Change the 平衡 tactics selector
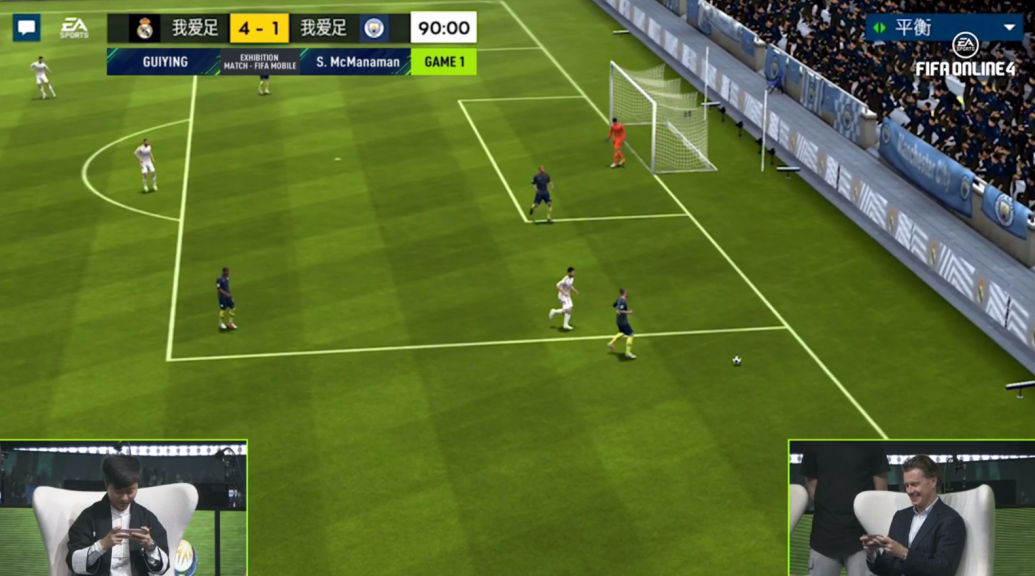Image resolution: width=1035 pixels, height=576 pixels. click(x=943, y=27)
